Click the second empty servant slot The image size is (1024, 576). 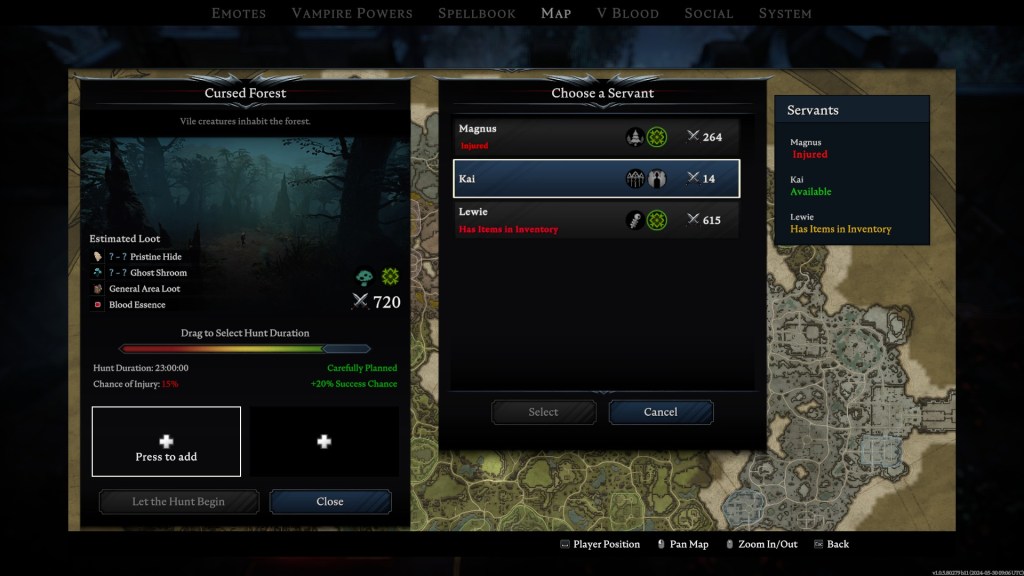tap(323, 441)
